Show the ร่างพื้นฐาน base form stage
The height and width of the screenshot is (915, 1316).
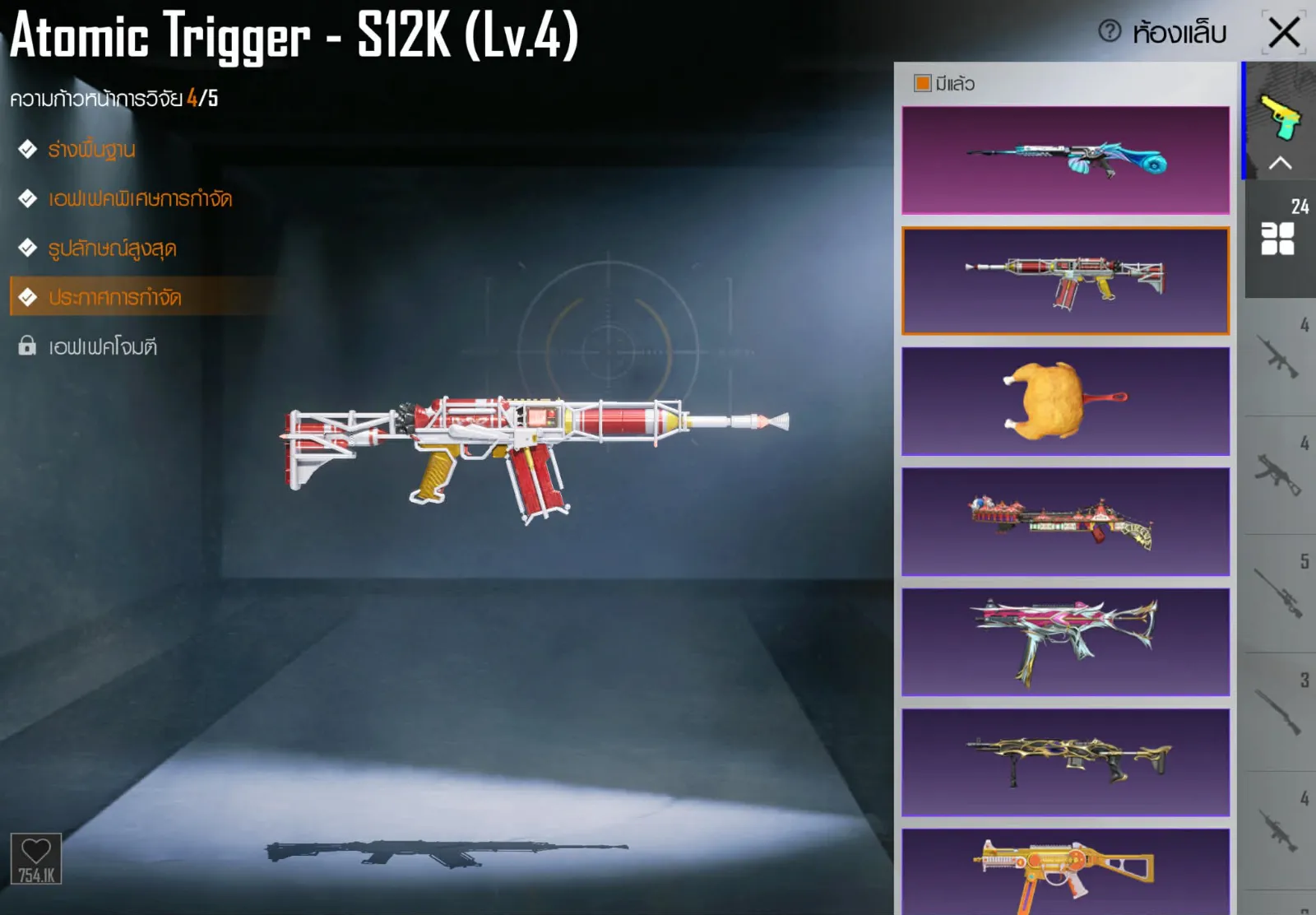click(91, 150)
